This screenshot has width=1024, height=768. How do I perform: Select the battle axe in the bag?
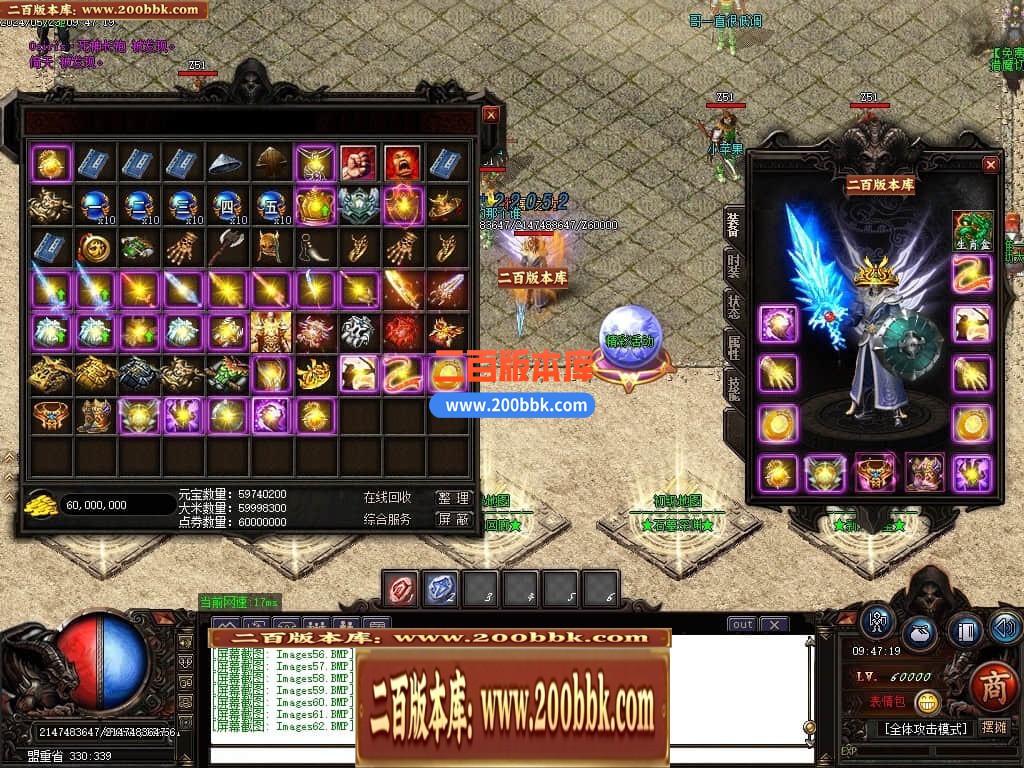[x=227, y=248]
